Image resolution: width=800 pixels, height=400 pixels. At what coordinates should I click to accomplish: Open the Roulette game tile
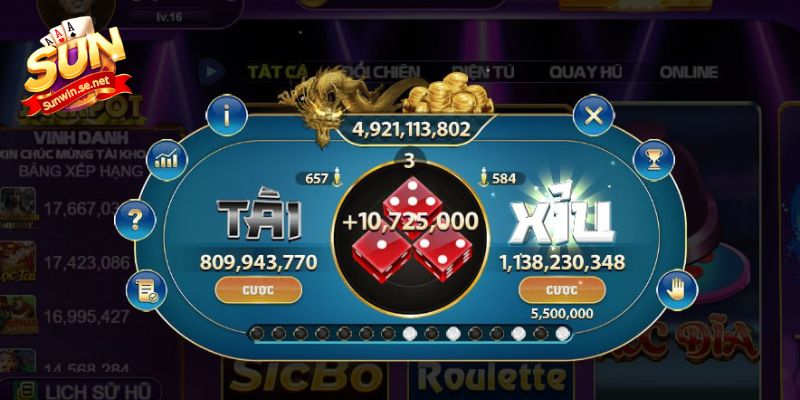point(490,376)
